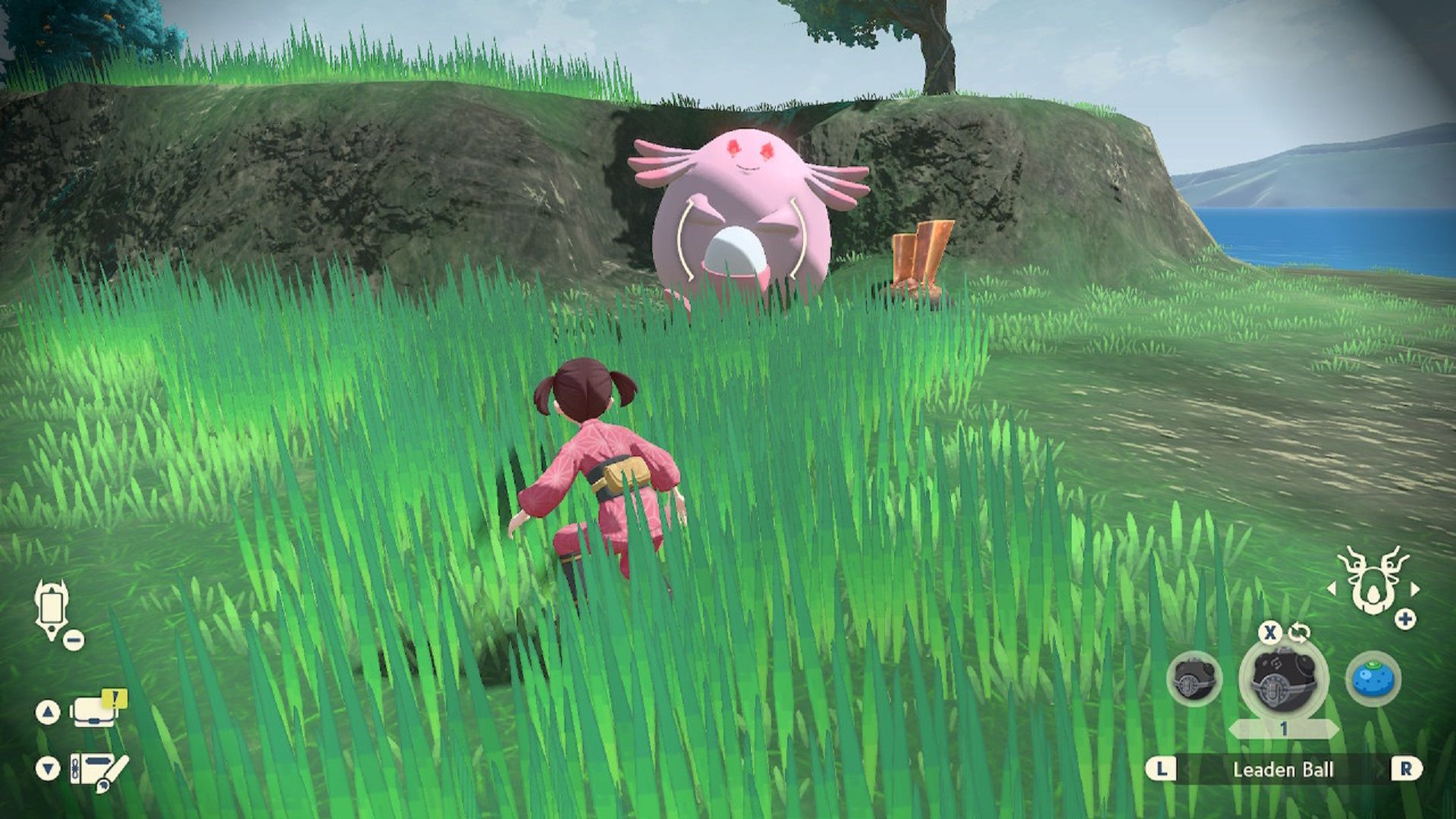Image resolution: width=1456 pixels, height=819 pixels.
Task: Expand the right arrow beside the target Pokémon
Action: point(1415,588)
